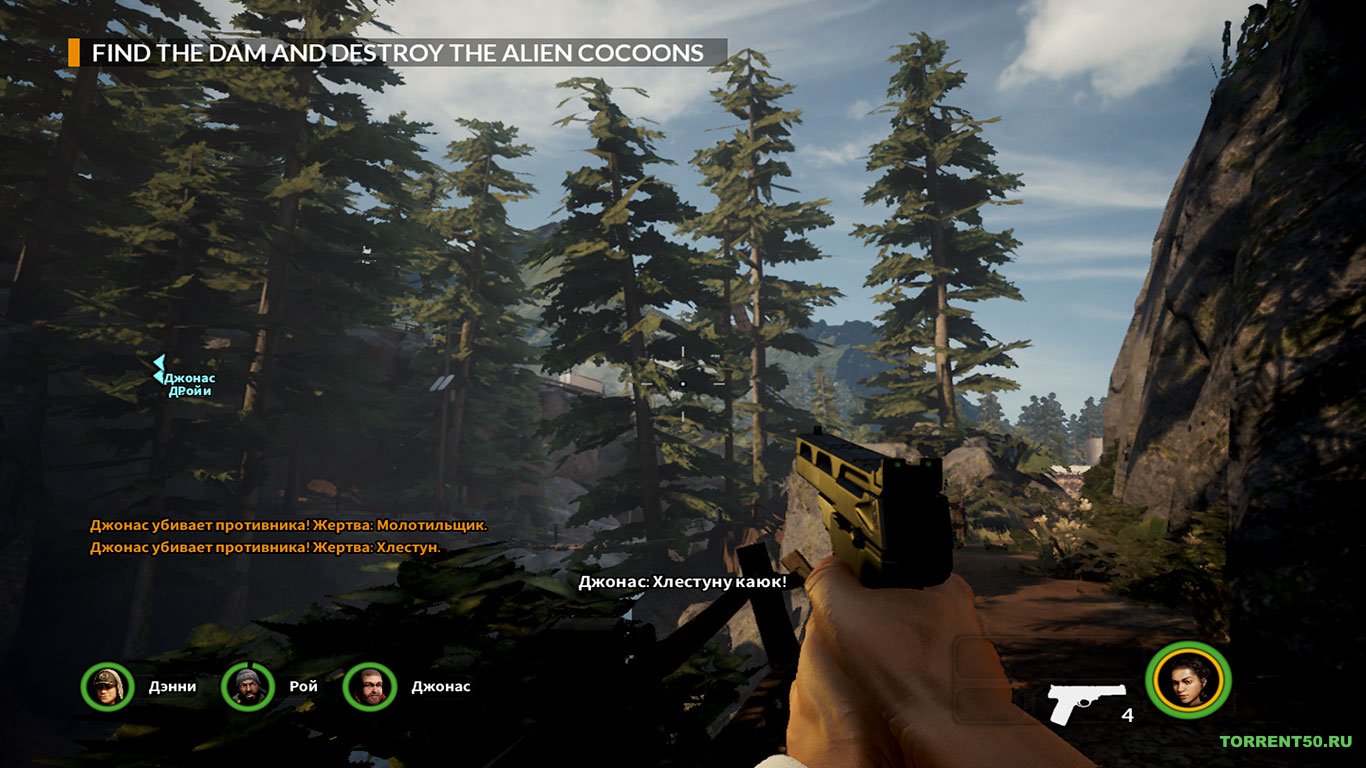Select Дэнни's squad portrait
Screen dimensions: 1366x768
pyautogui.click(x=107, y=687)
